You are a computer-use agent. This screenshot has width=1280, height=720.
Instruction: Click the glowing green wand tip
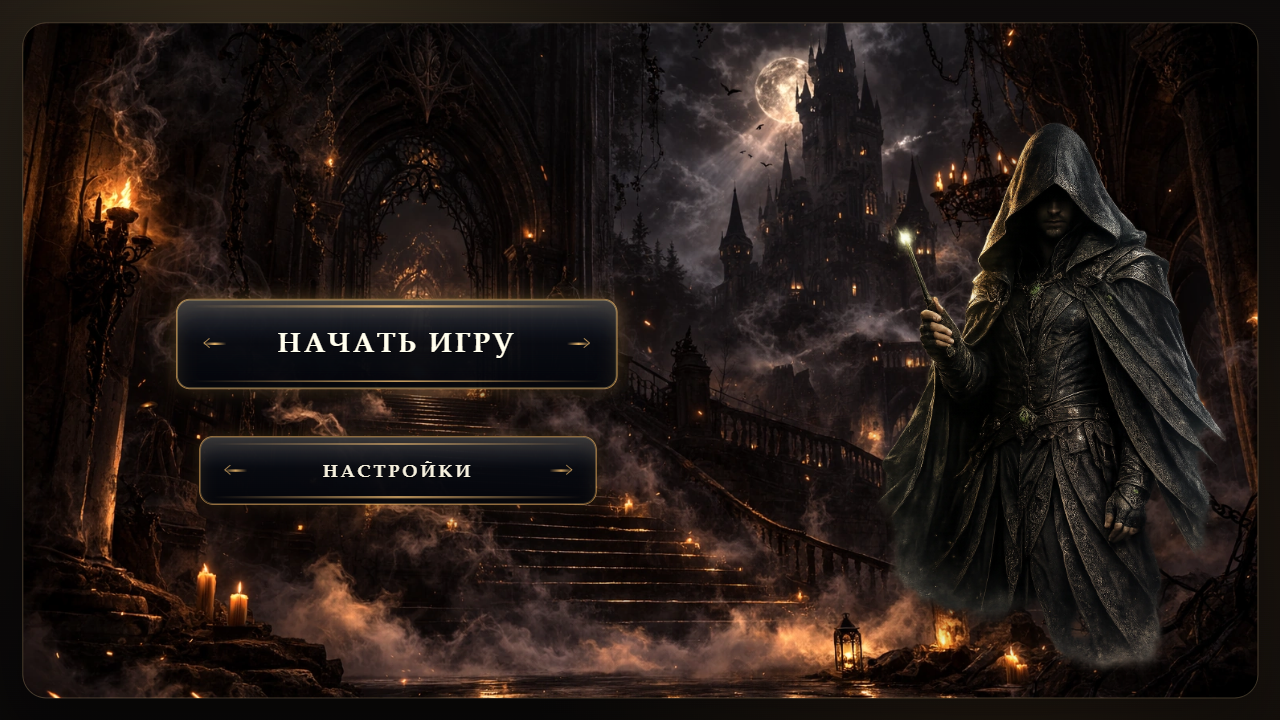[906, 237]
